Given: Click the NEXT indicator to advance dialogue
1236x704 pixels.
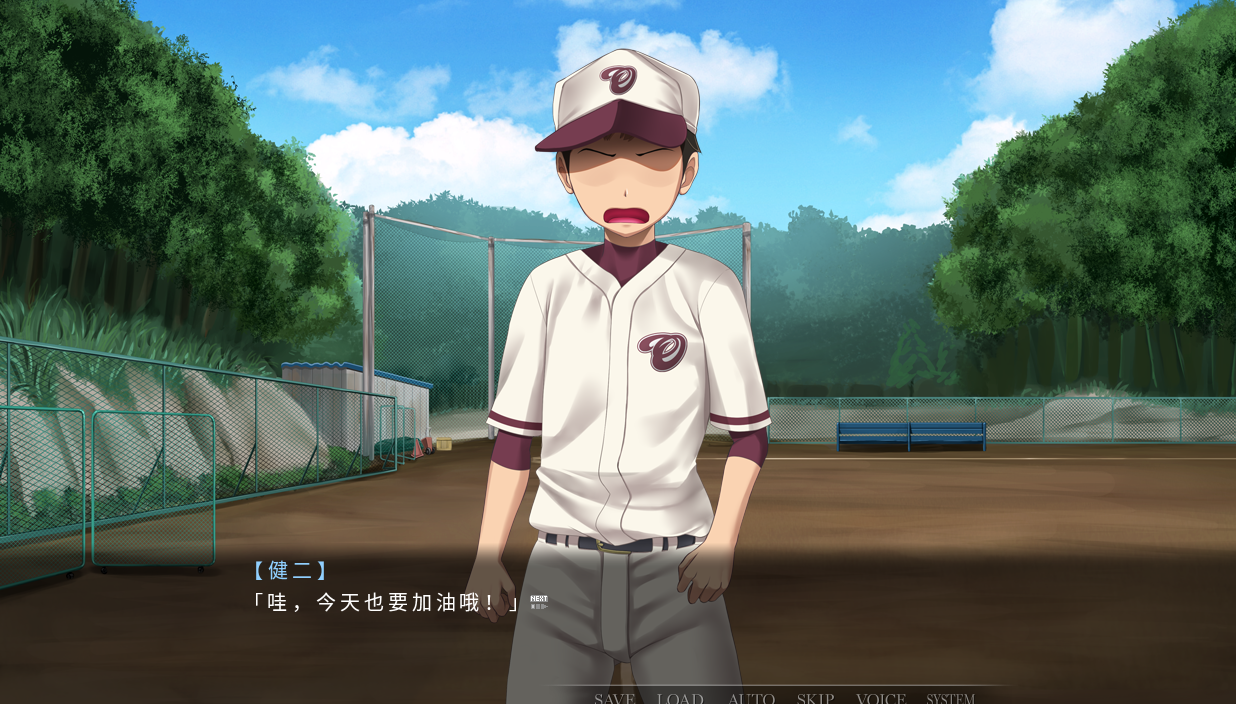Looking at the screenshot, I should 539,602.
